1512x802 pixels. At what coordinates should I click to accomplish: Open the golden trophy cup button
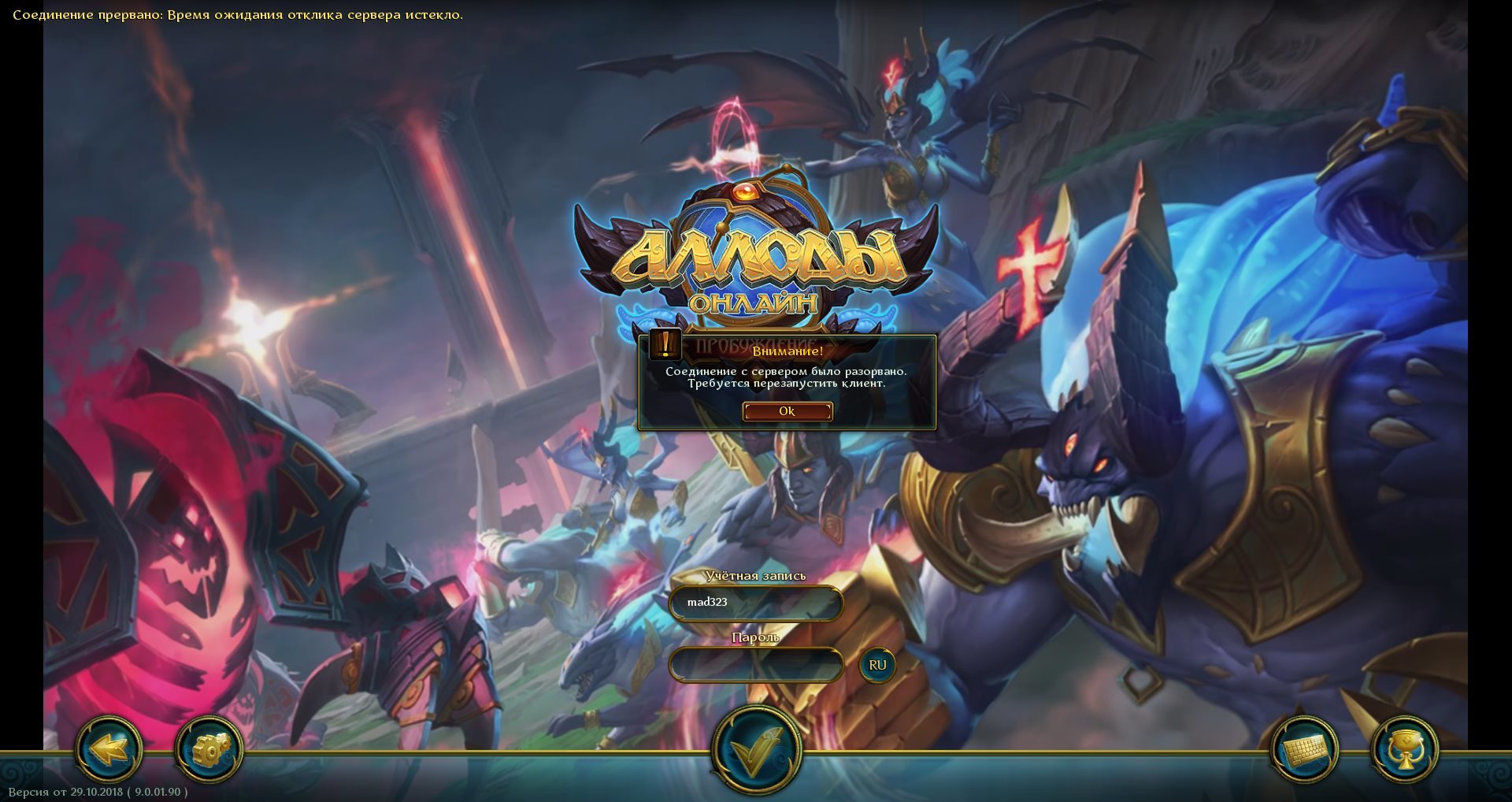[1404, 749]
